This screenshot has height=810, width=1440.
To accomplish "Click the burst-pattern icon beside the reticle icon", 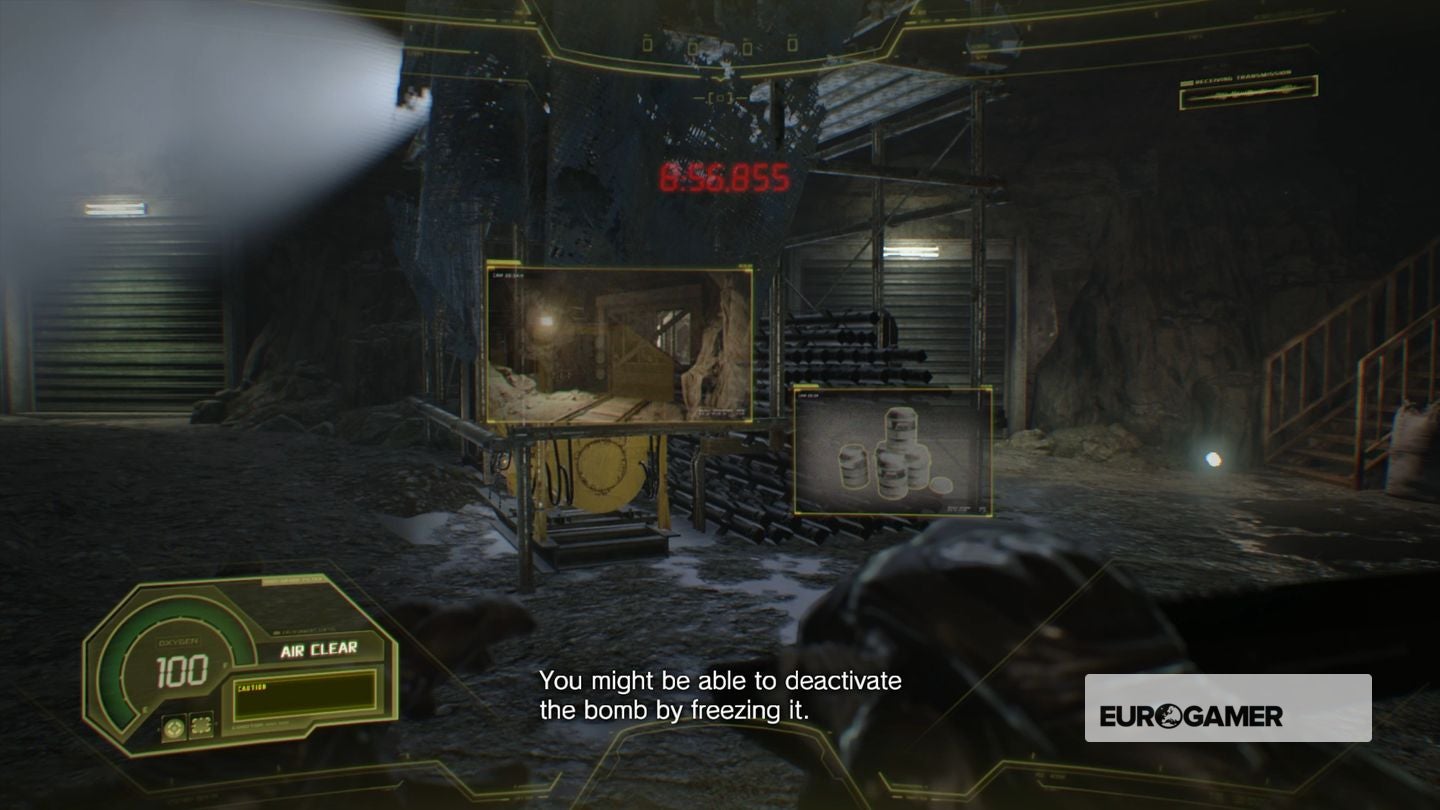I will click(x=201, y=726).
